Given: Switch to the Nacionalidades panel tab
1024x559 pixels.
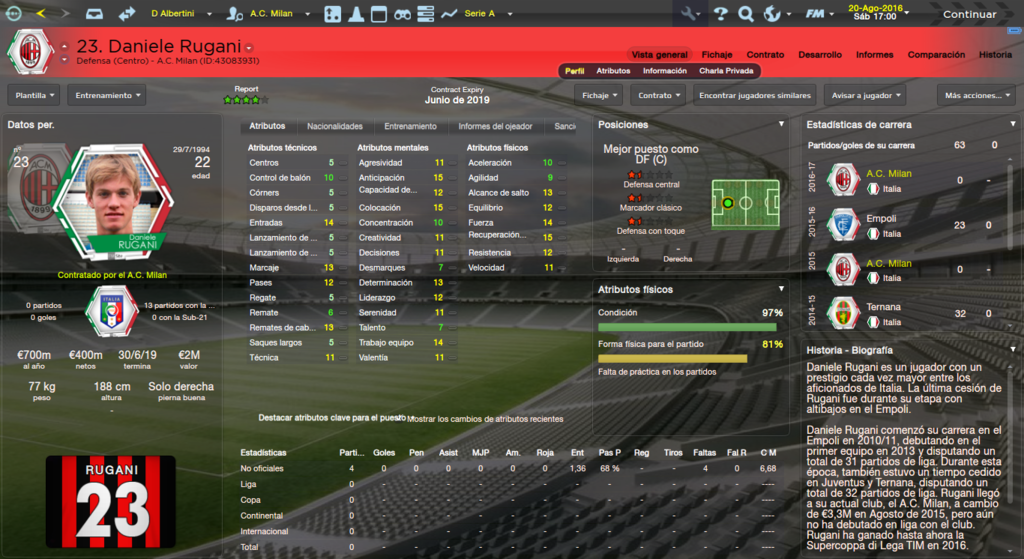Looking at the screenshot, I should click(x=334, y=127).
